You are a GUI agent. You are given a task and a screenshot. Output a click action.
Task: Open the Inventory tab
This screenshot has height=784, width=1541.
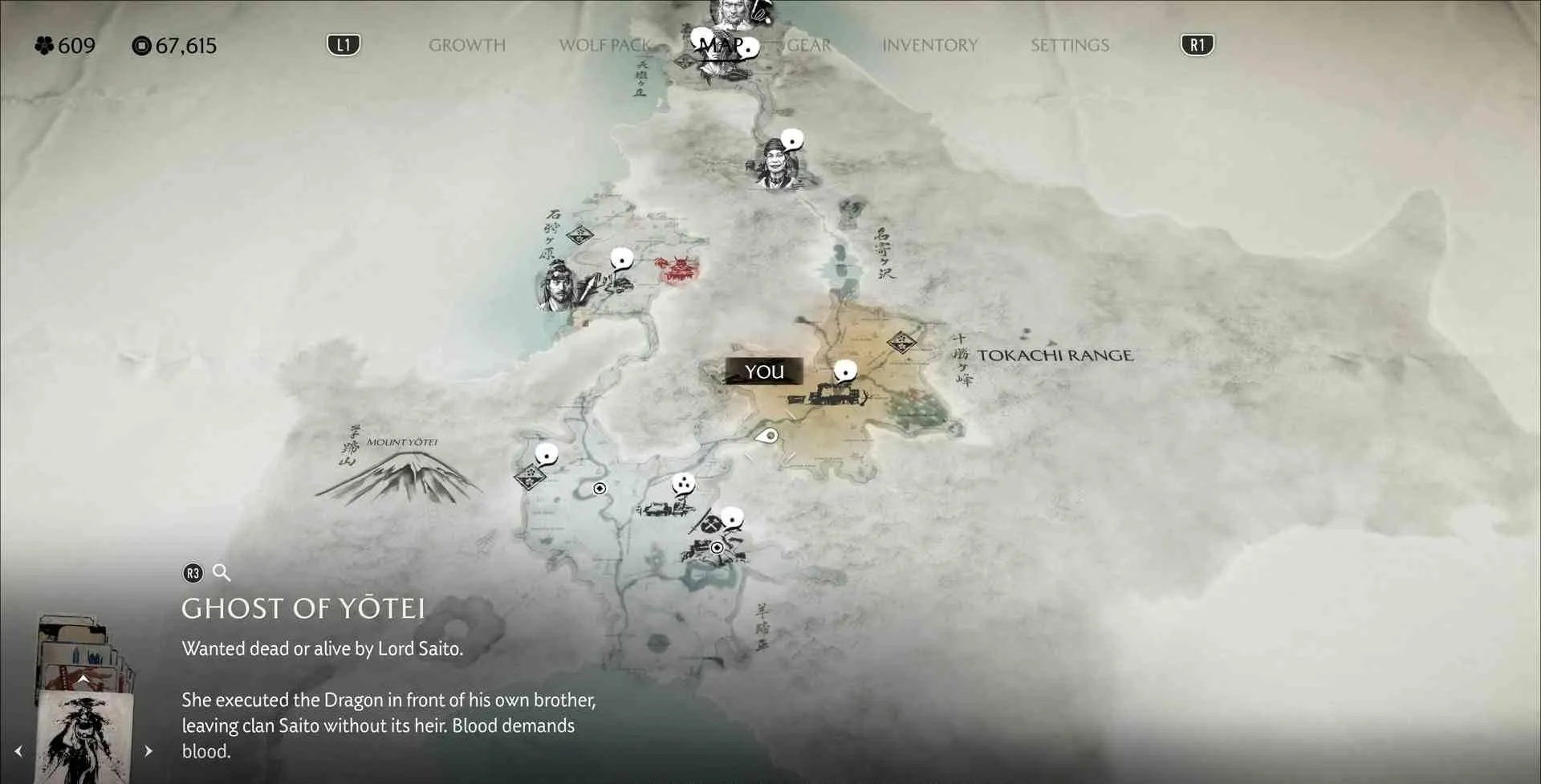pos(929,45)
